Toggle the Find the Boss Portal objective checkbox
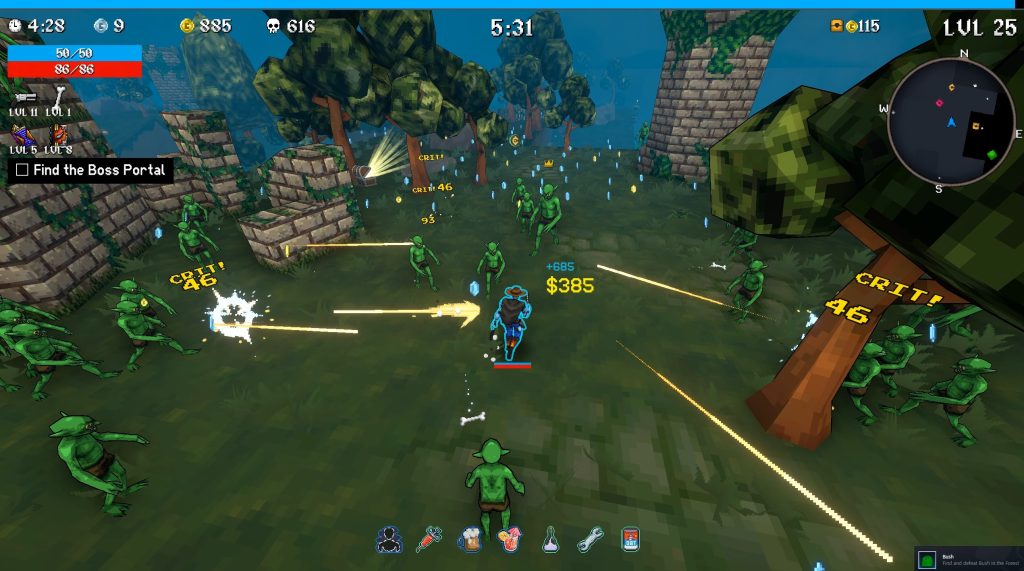 pos(22,170)
